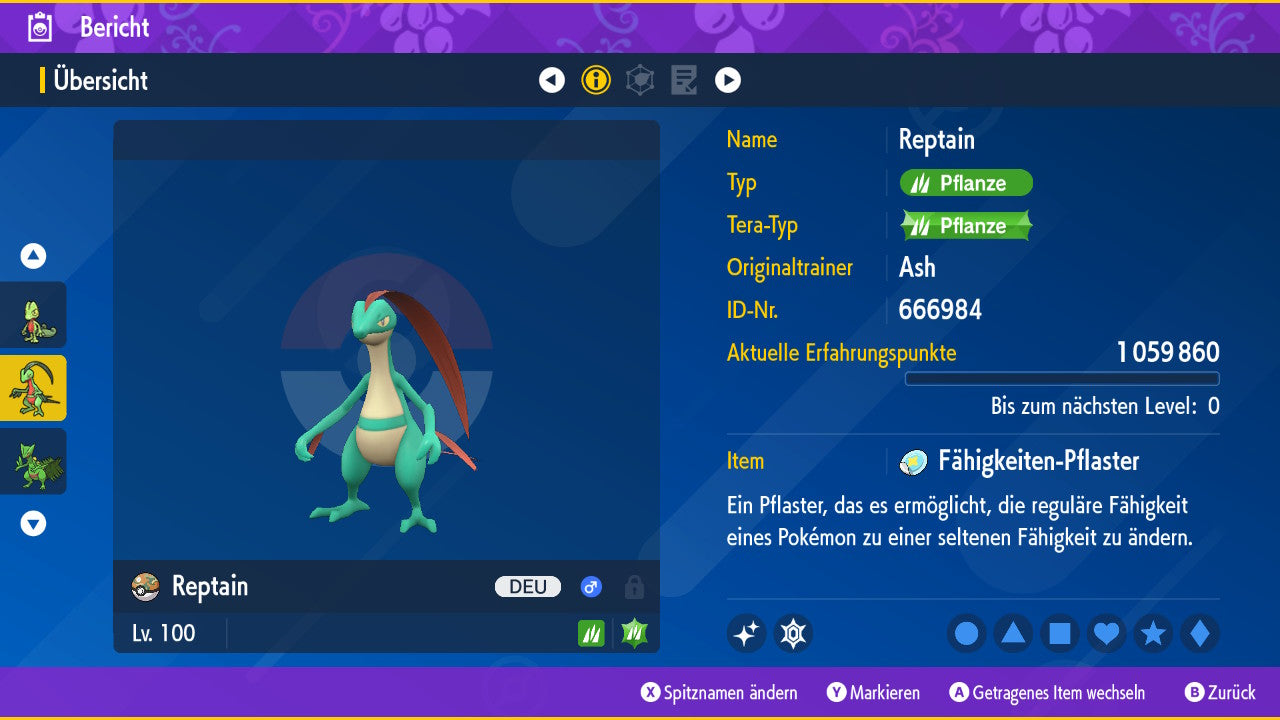Toggle the circle marking
Screen dimensions: 1280x720
[x=966, y=633]
